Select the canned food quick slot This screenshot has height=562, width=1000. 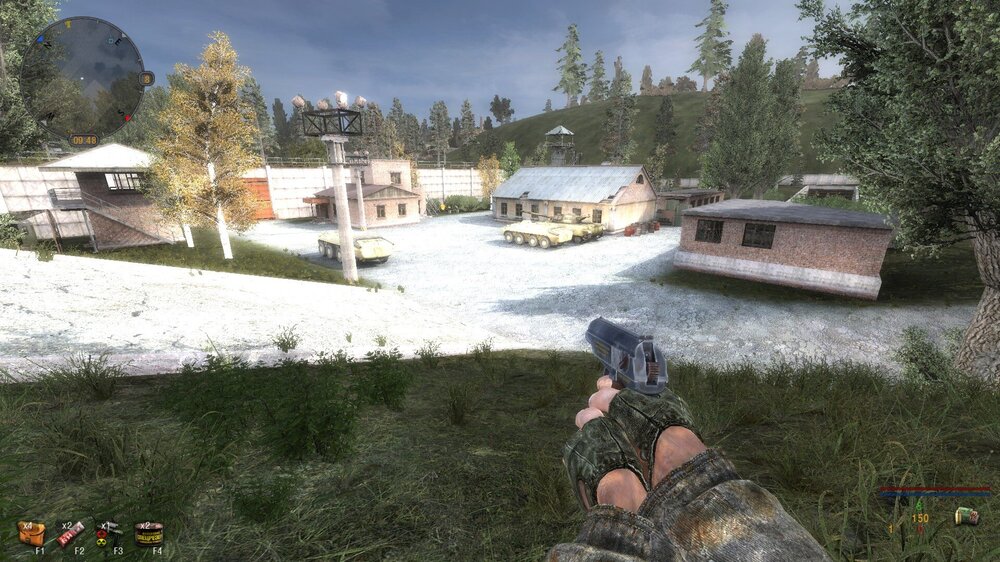click(149, 534)
